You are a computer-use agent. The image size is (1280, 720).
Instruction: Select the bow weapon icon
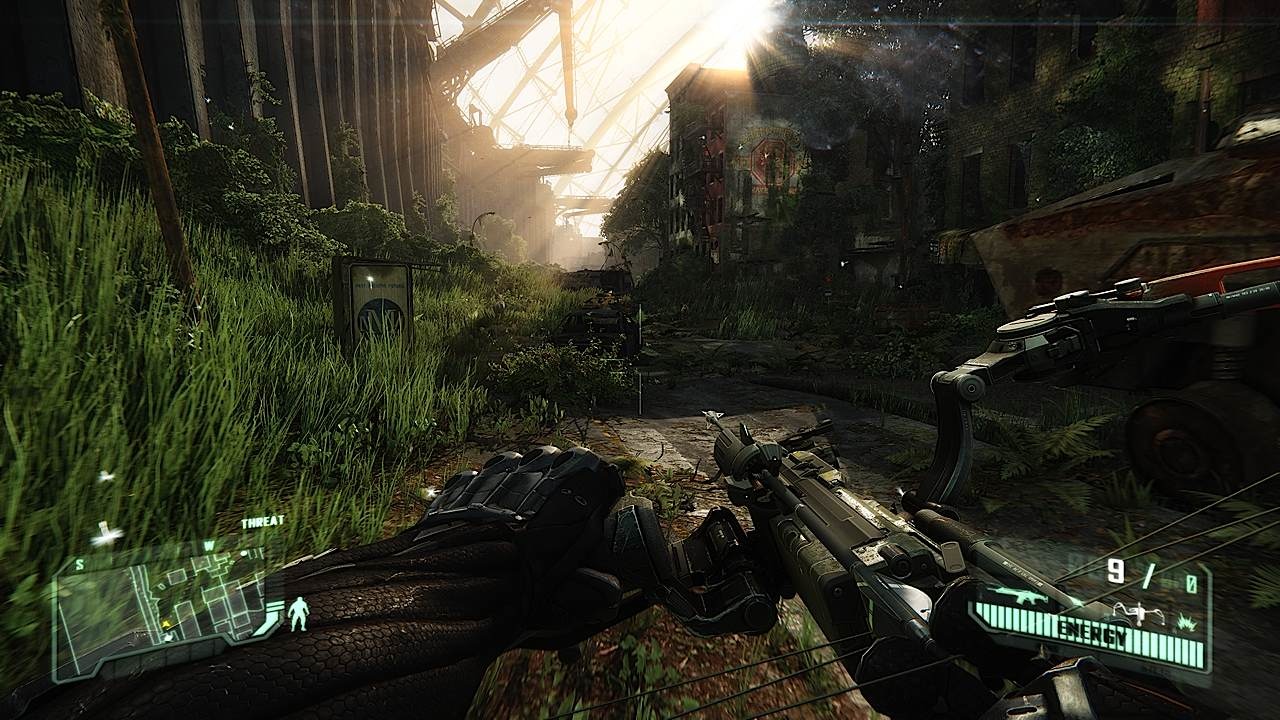click(1139, 610)
